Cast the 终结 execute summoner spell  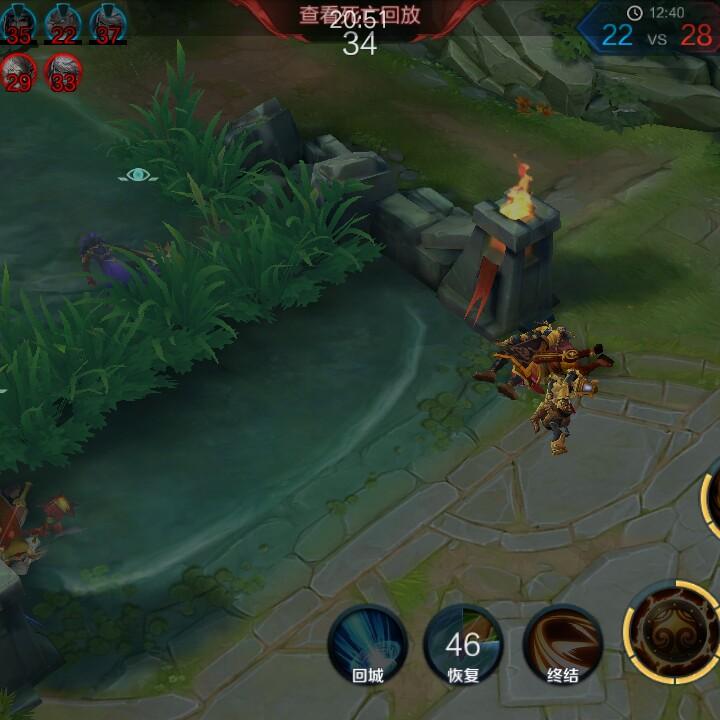pos(563,644)
